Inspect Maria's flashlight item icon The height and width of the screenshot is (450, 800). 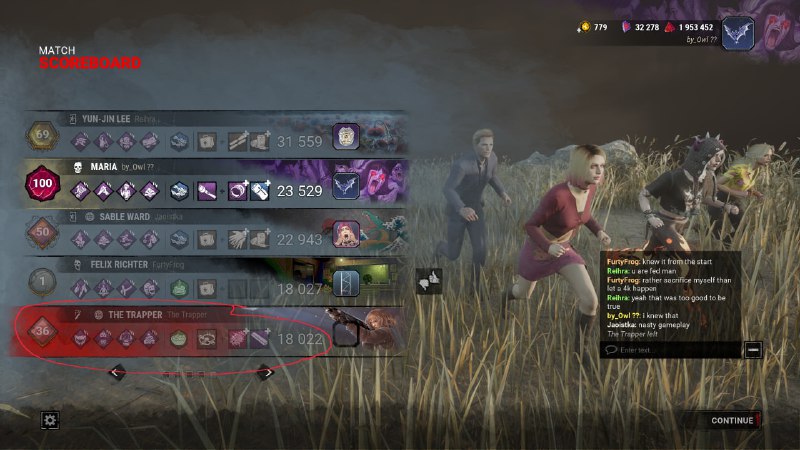[x=206, y=190]
